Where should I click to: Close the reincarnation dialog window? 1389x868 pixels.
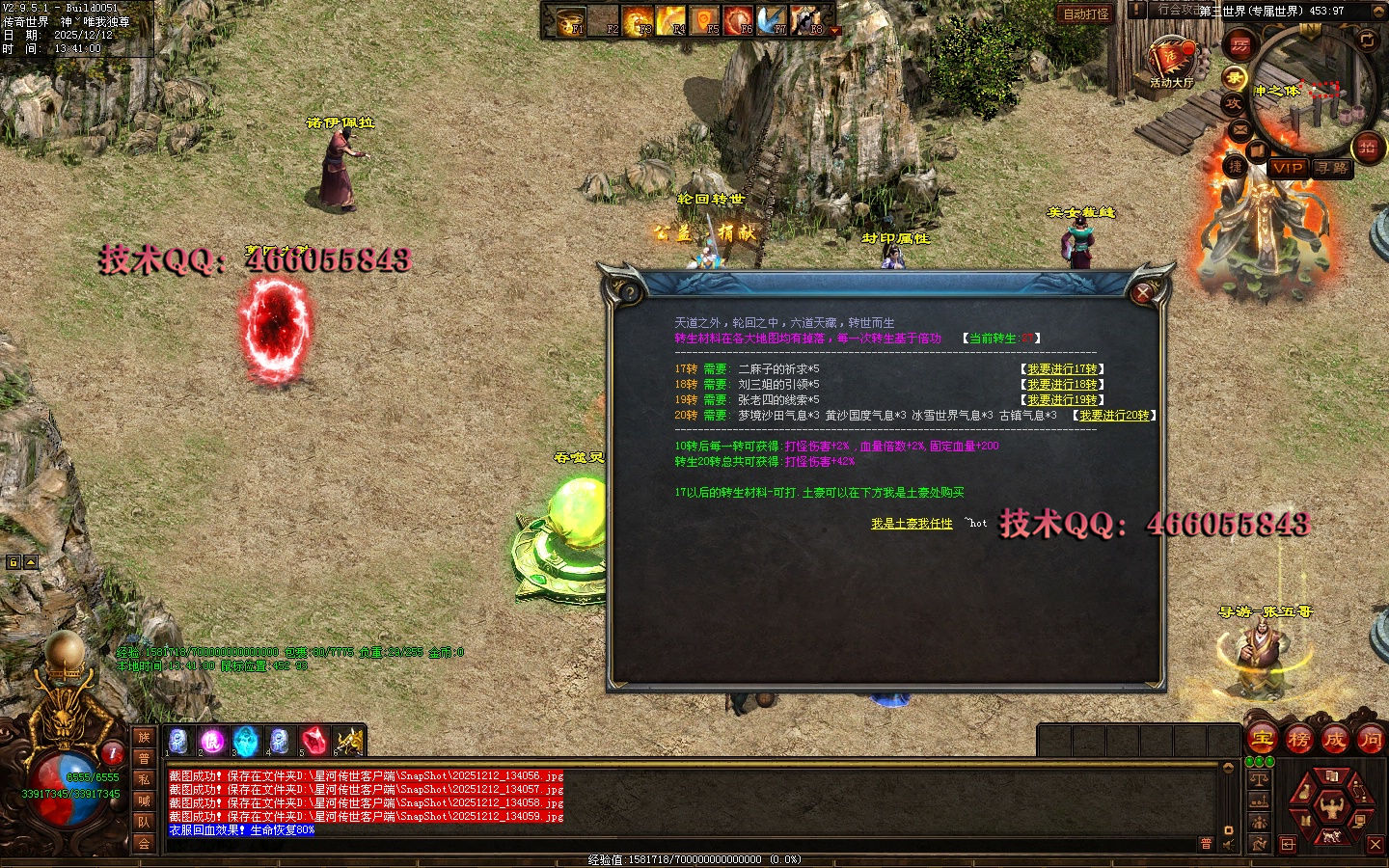[1143, 292]
